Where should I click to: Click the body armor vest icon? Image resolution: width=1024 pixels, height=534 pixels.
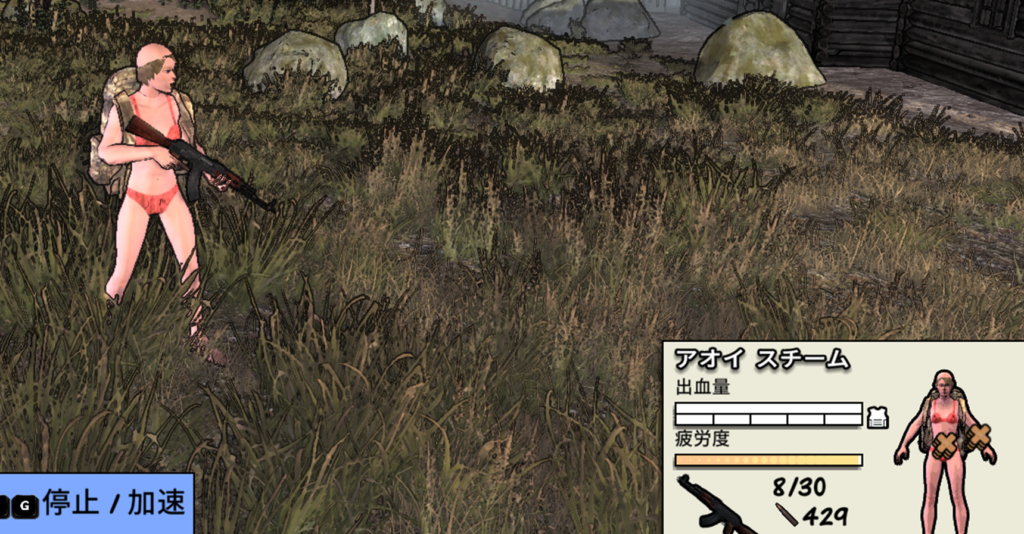pyautogui.click(x=878, y=417)
